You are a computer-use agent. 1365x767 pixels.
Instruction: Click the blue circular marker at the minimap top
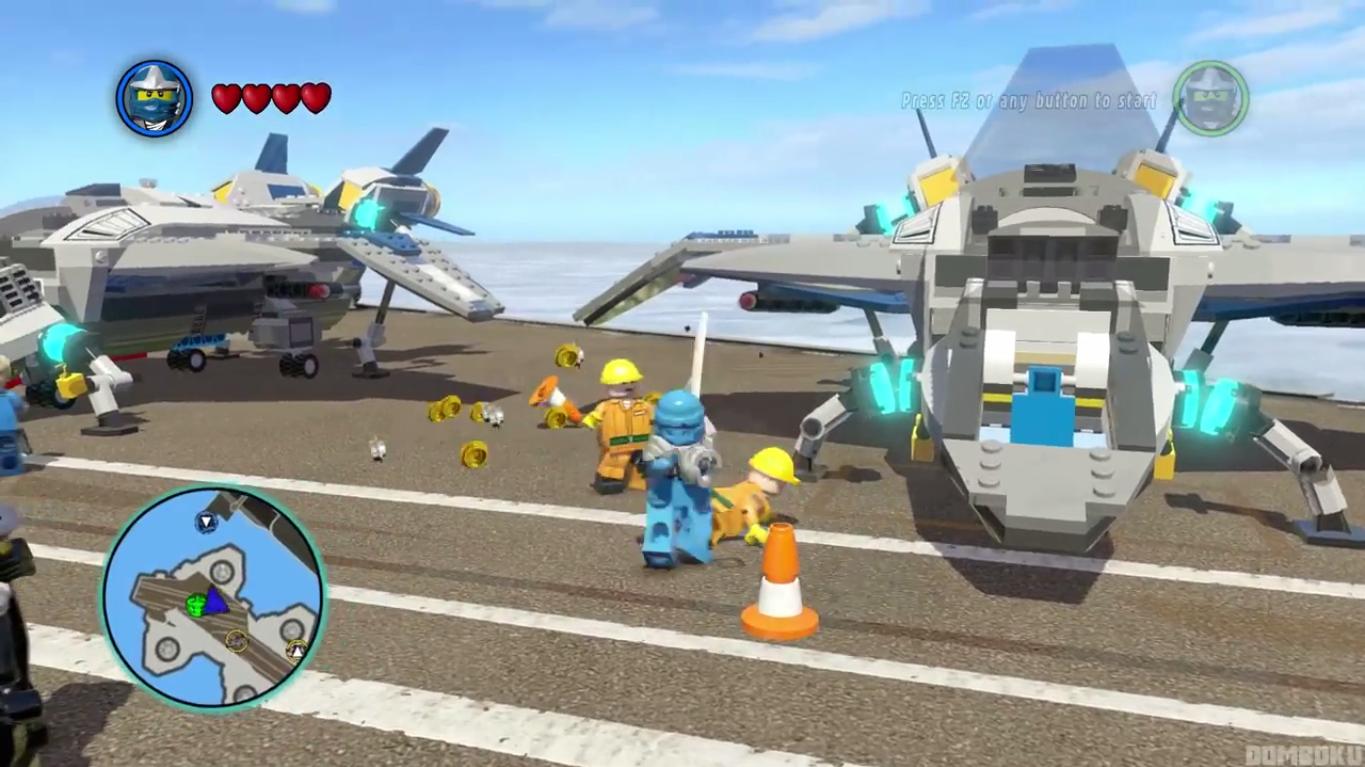point(205,523)
